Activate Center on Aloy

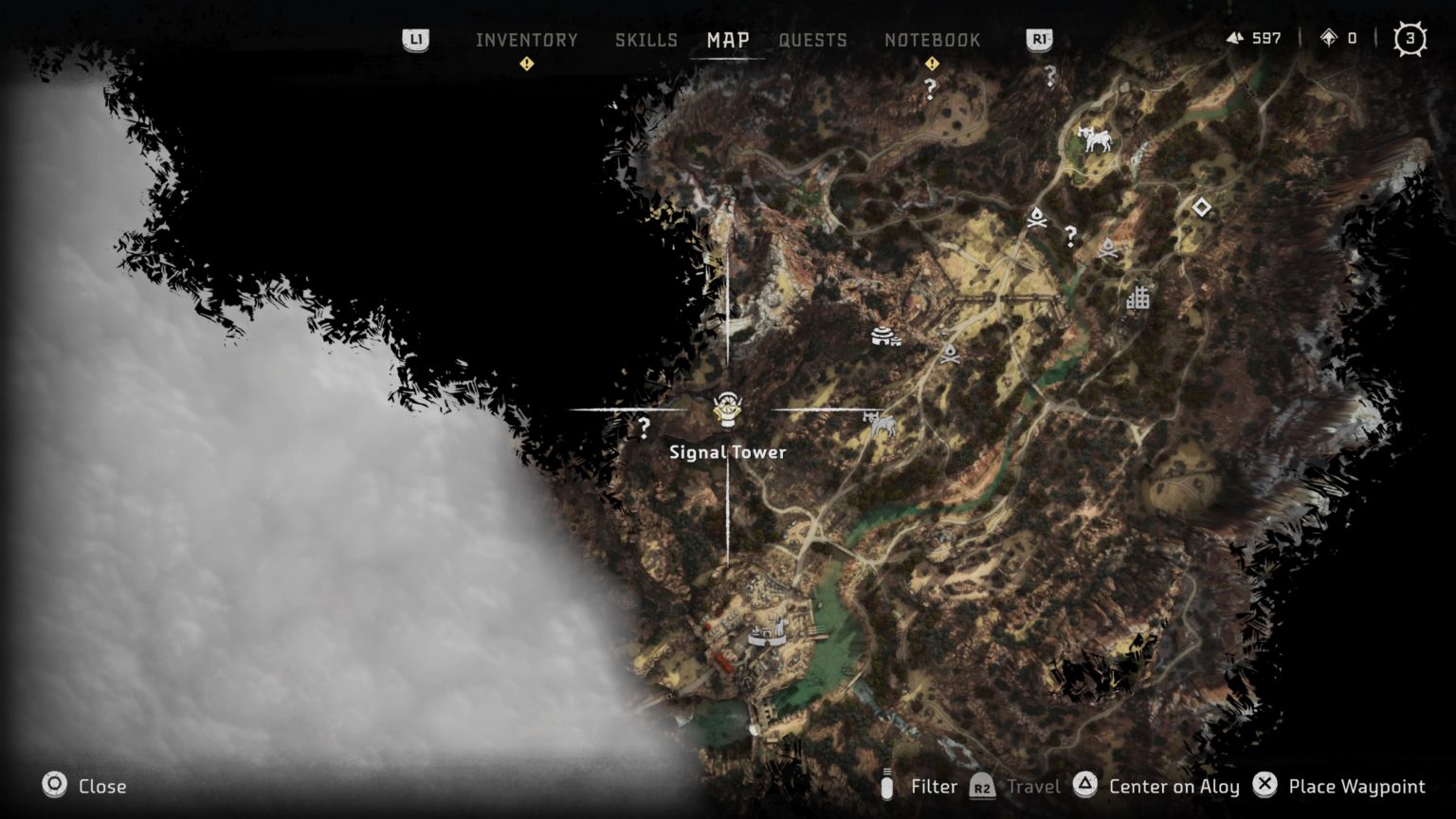(1174, 787)
